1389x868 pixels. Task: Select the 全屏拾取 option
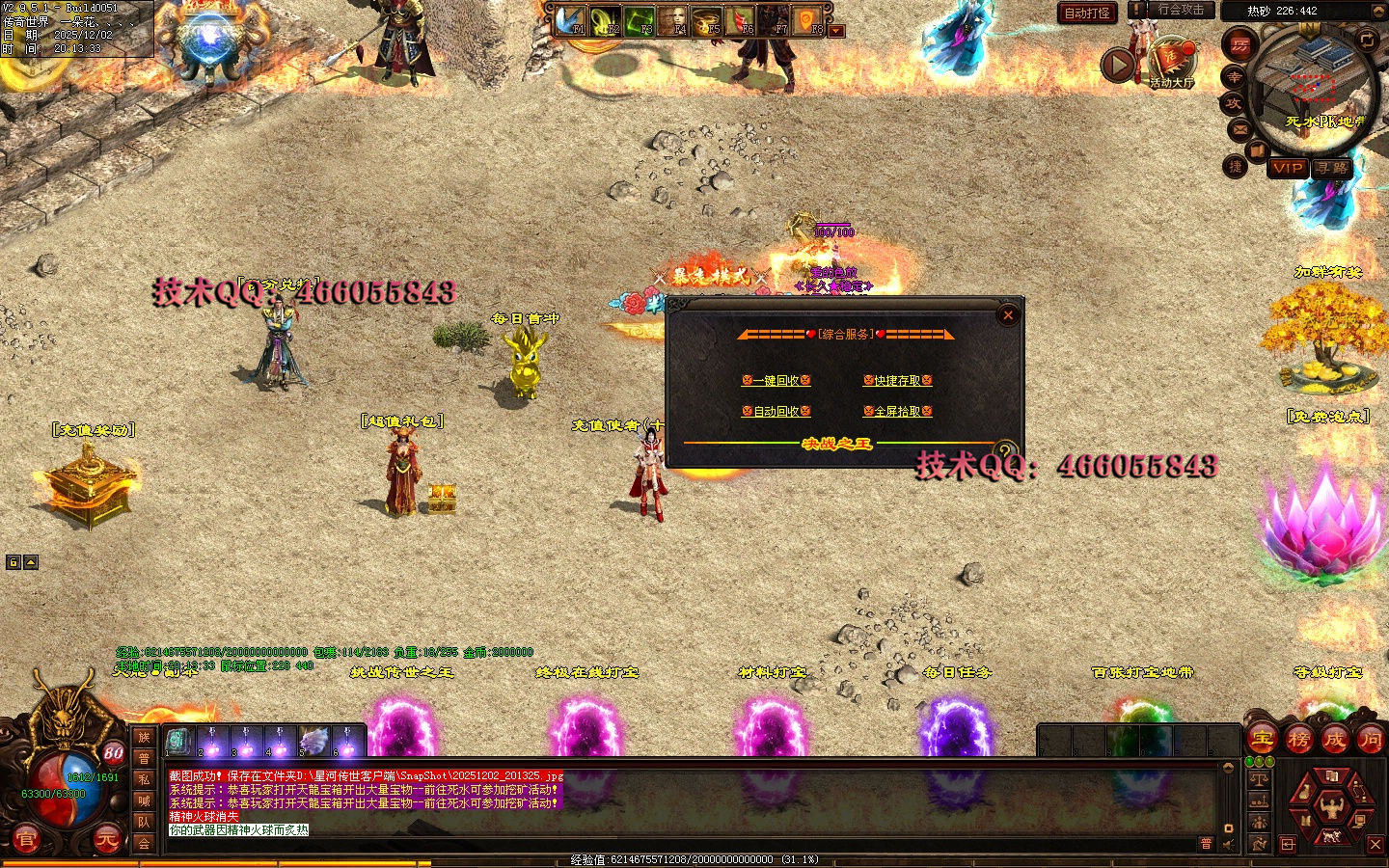pyautogui.click(x=897, y=412)
